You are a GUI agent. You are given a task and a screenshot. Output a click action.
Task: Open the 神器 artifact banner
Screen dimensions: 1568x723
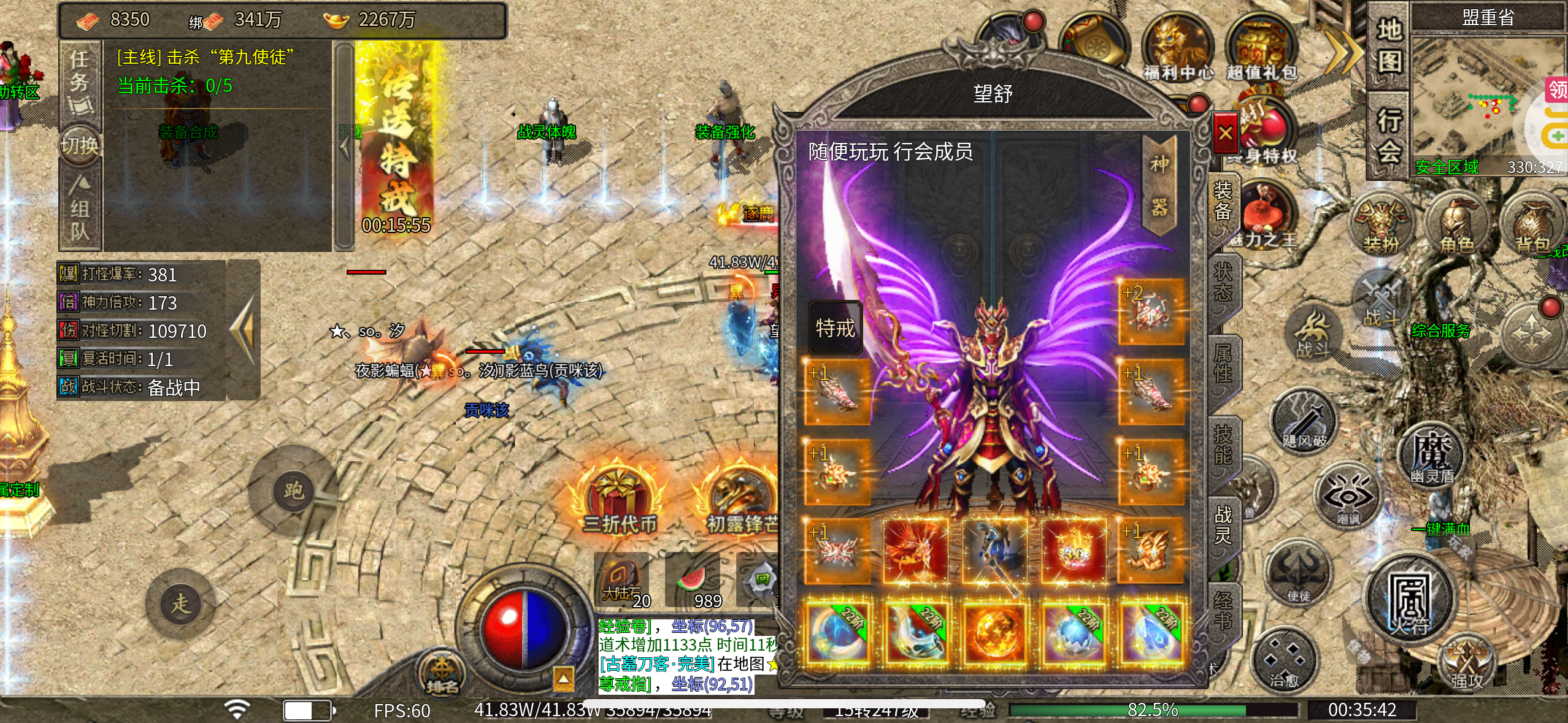click(1159, 185)
